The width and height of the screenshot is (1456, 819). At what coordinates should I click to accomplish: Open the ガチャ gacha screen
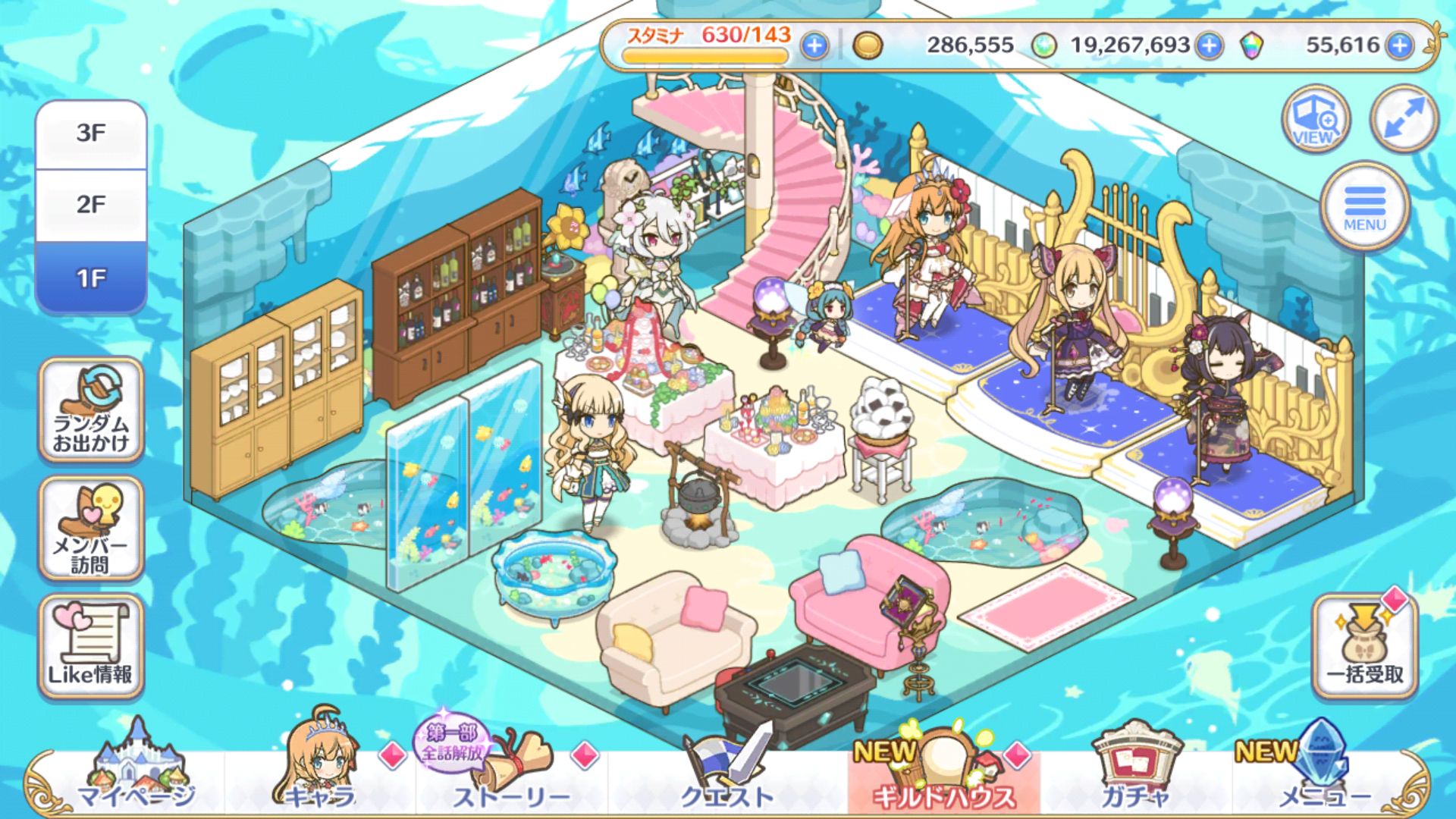[1134, 773]
